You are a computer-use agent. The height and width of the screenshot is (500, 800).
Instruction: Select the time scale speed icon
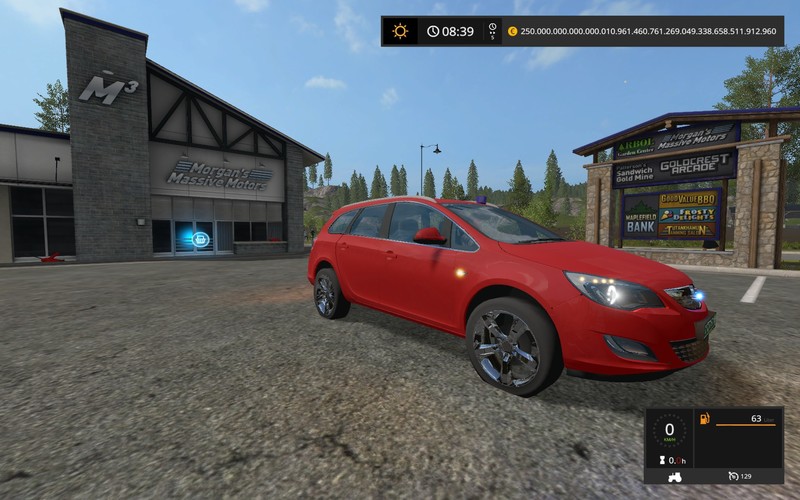(x=492, y=31)
